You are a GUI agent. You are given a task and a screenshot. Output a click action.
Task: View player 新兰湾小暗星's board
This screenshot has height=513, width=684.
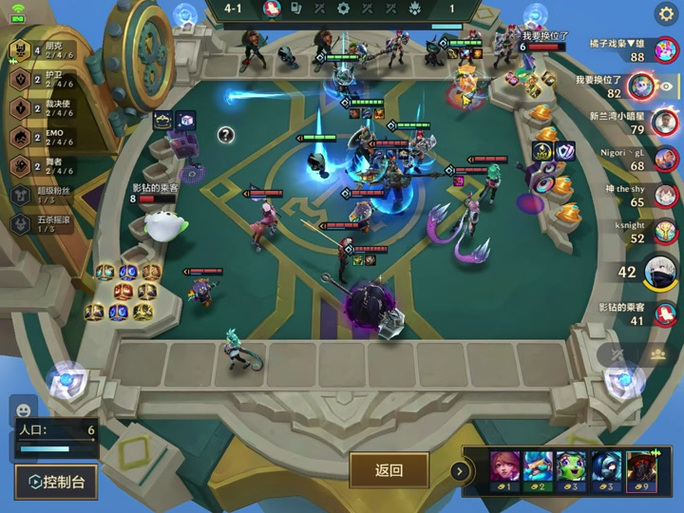(x=665, y=122)
